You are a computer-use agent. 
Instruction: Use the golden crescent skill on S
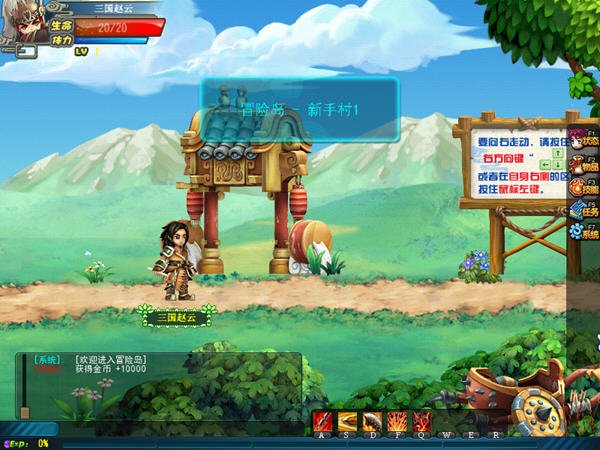point(347,421)
